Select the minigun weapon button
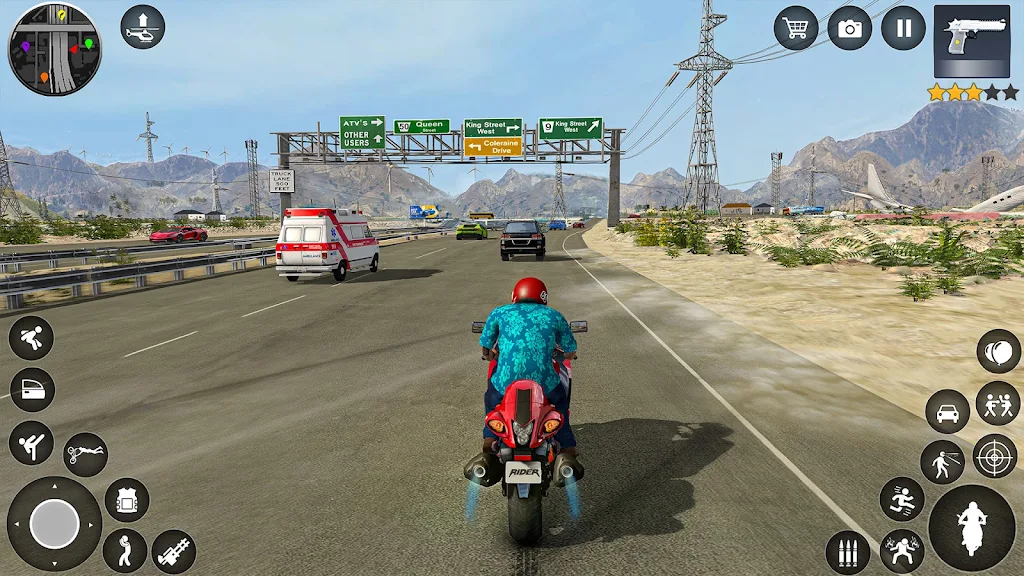The width and height of the screenshot is (1024, 576). pos(174,551)
